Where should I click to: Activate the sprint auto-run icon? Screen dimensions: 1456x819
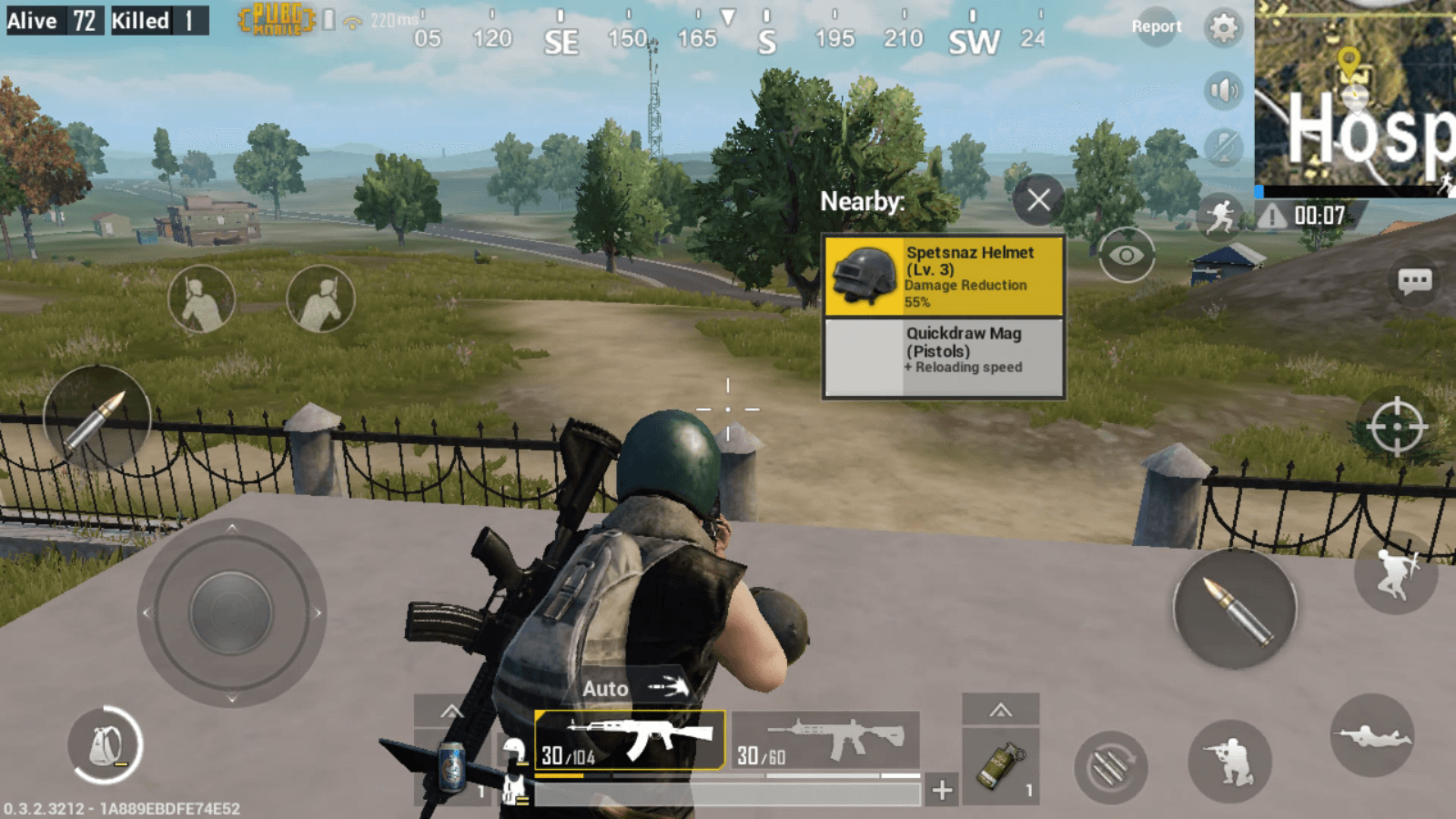pos(1220,218)
